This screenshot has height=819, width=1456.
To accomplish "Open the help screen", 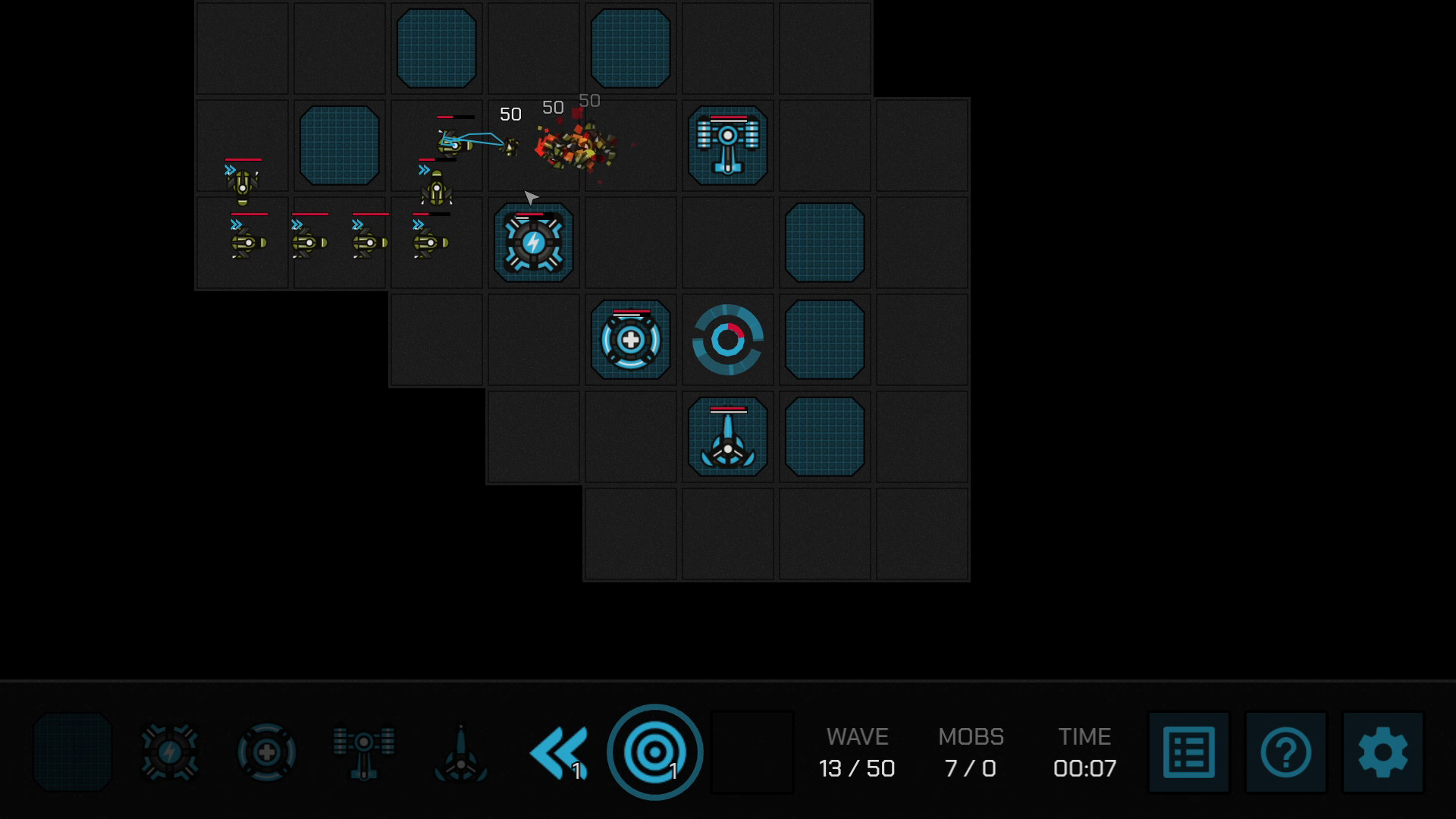I will pyautogui.click(x=1285, y=752).
